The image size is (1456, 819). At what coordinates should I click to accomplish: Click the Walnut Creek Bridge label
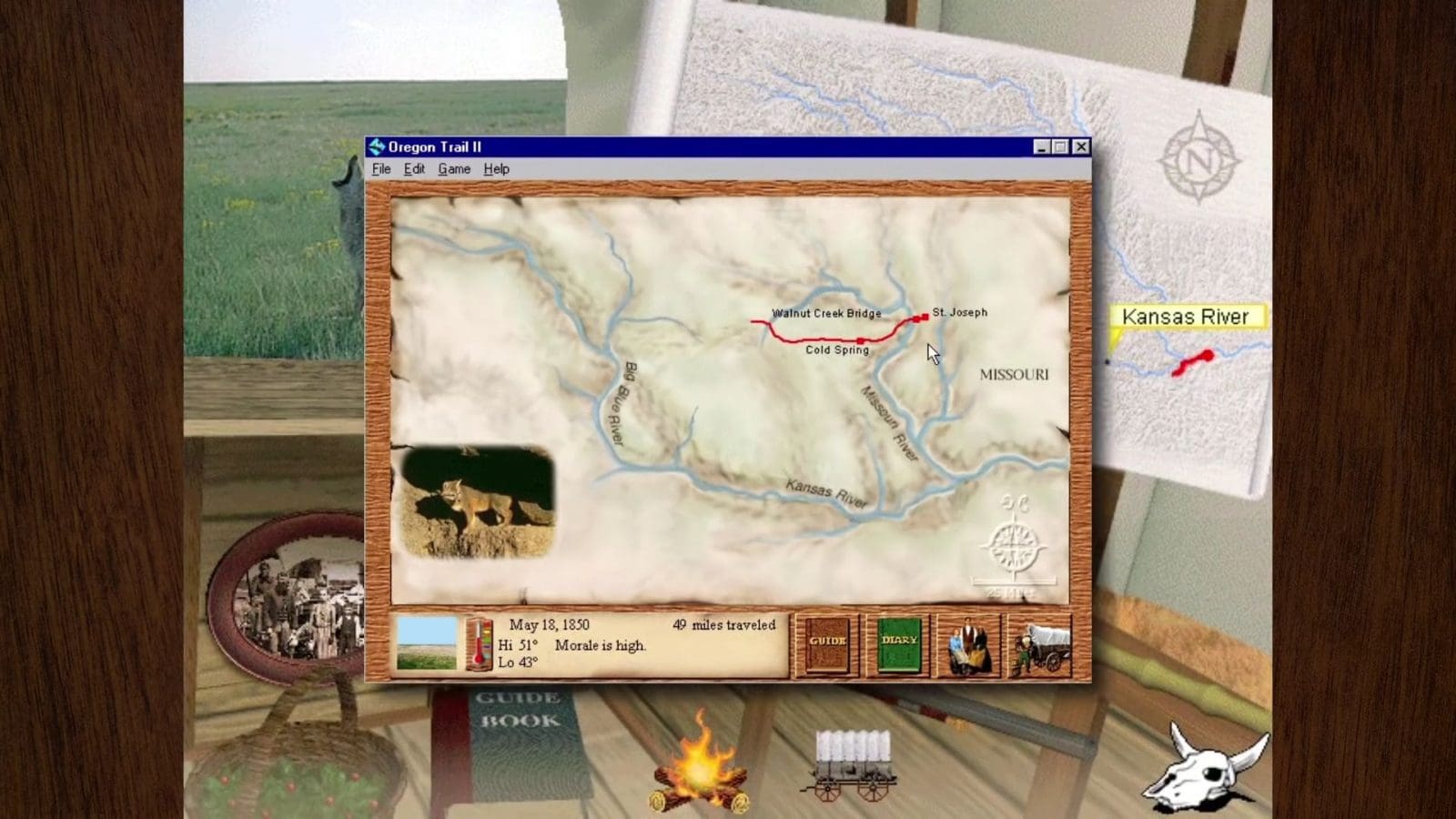pos(826,313)
